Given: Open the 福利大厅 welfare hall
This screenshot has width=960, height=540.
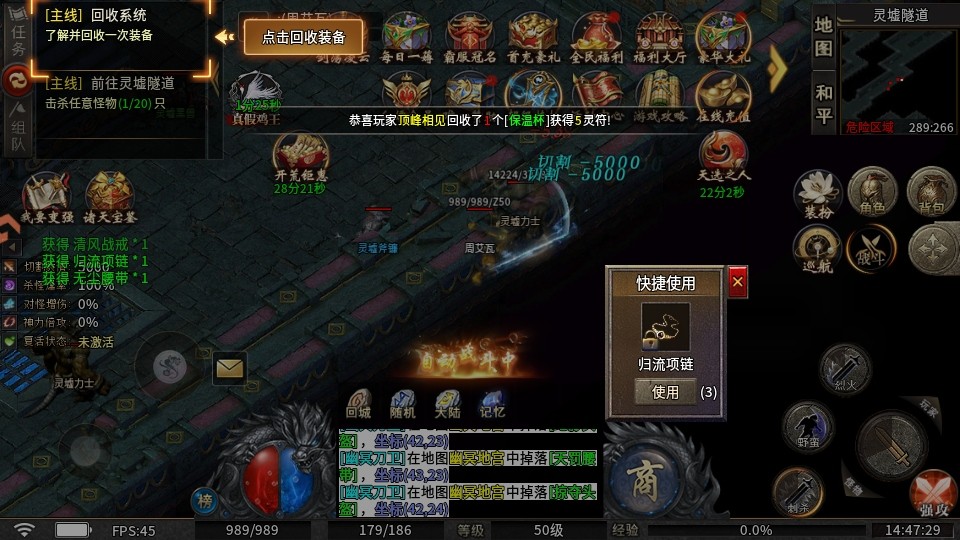Looking at the screenshot, I should 660,38.
